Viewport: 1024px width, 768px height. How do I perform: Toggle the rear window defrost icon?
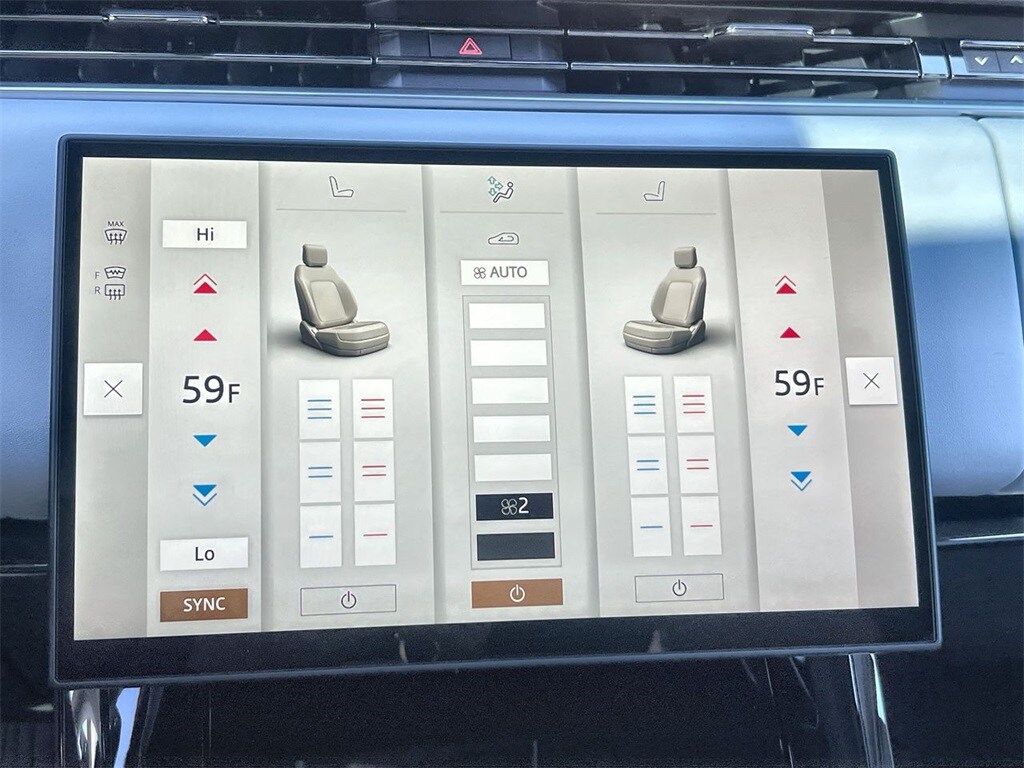click(x=115, y=291)
